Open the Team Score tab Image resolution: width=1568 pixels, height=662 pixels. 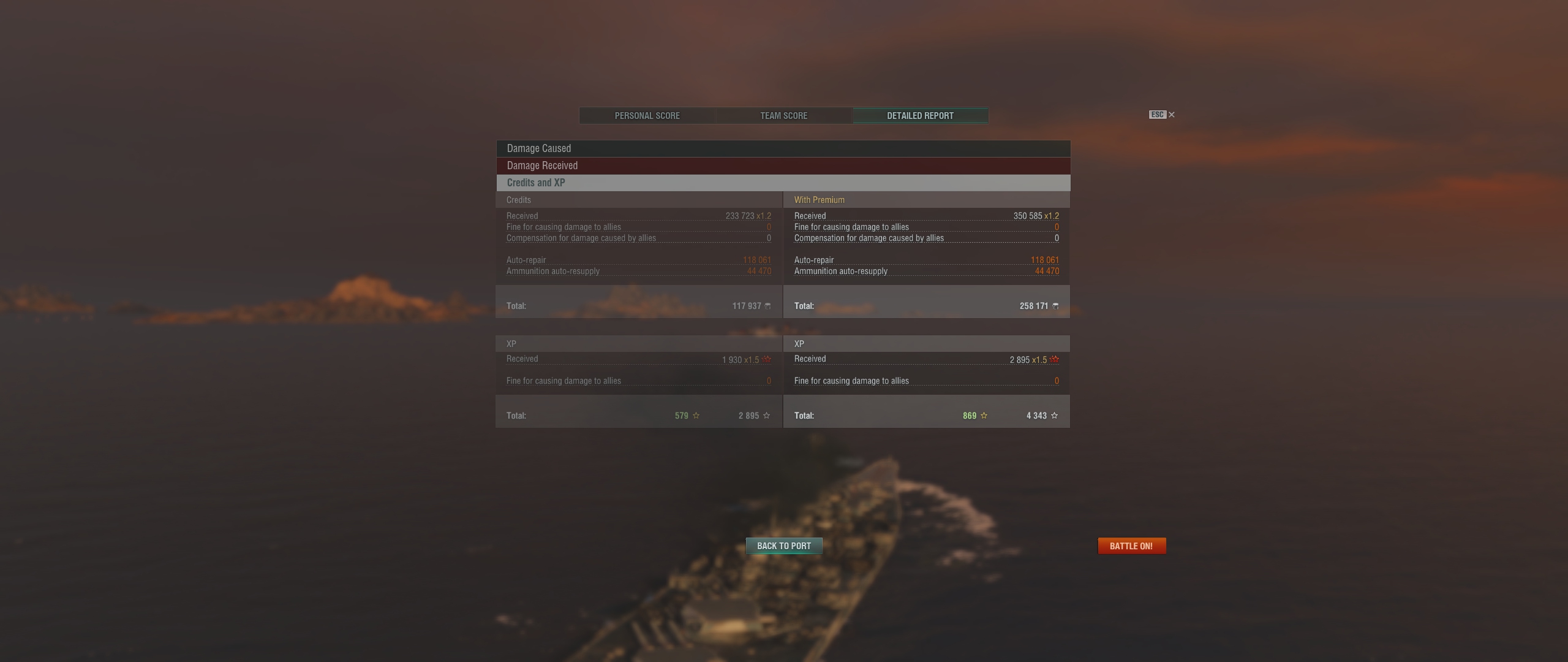tap(783, 116)
